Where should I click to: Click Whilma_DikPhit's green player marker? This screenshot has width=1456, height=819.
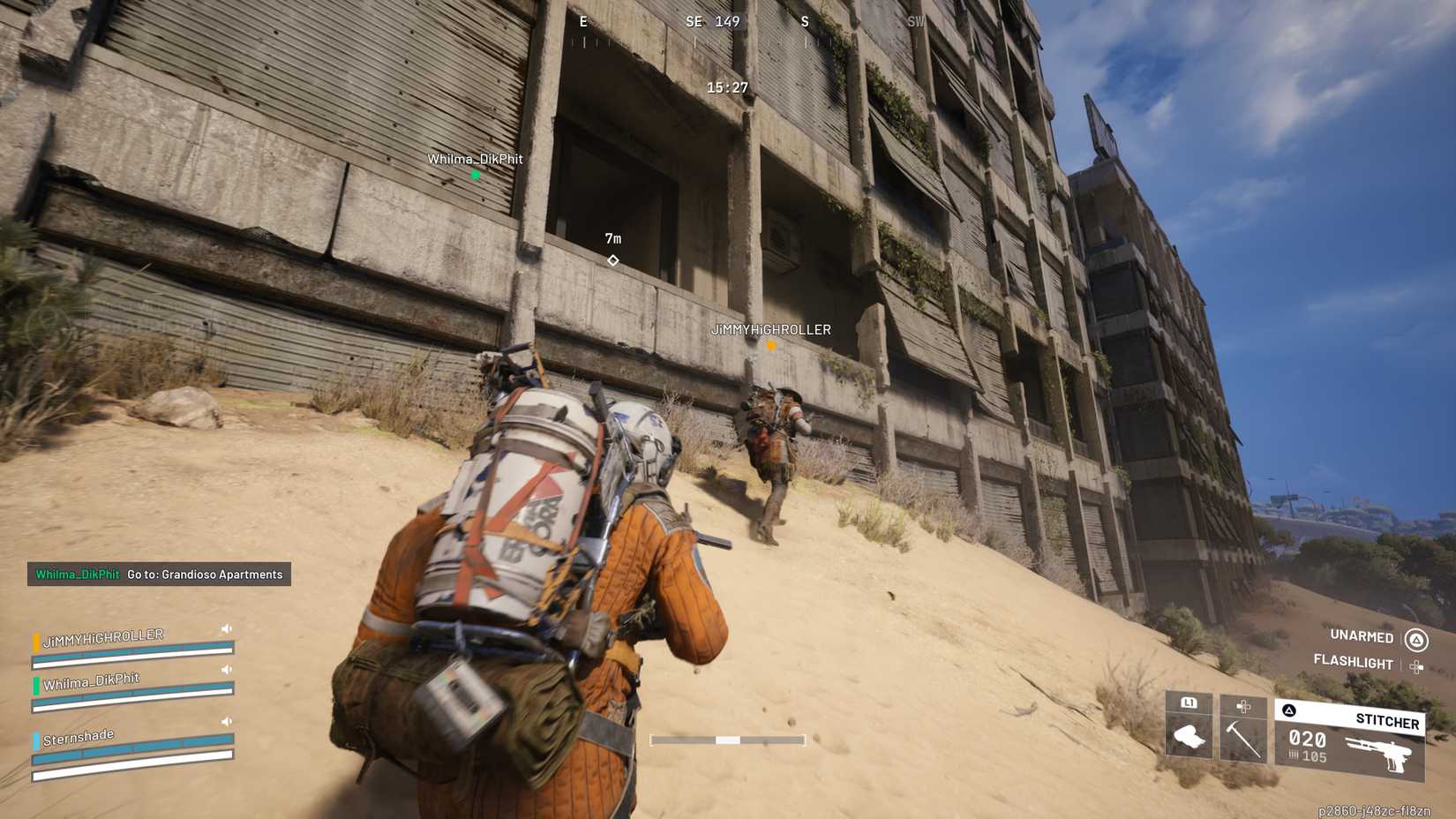pyautogui.click(x=475, y=175)
